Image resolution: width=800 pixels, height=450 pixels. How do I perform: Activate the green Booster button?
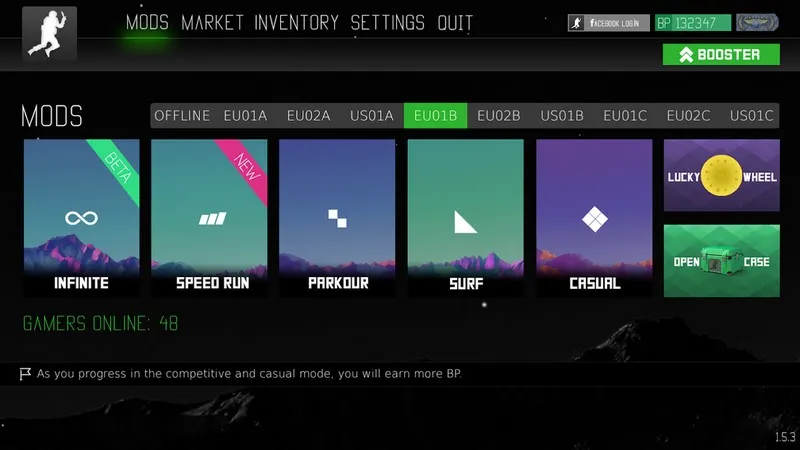coord(720,55)
